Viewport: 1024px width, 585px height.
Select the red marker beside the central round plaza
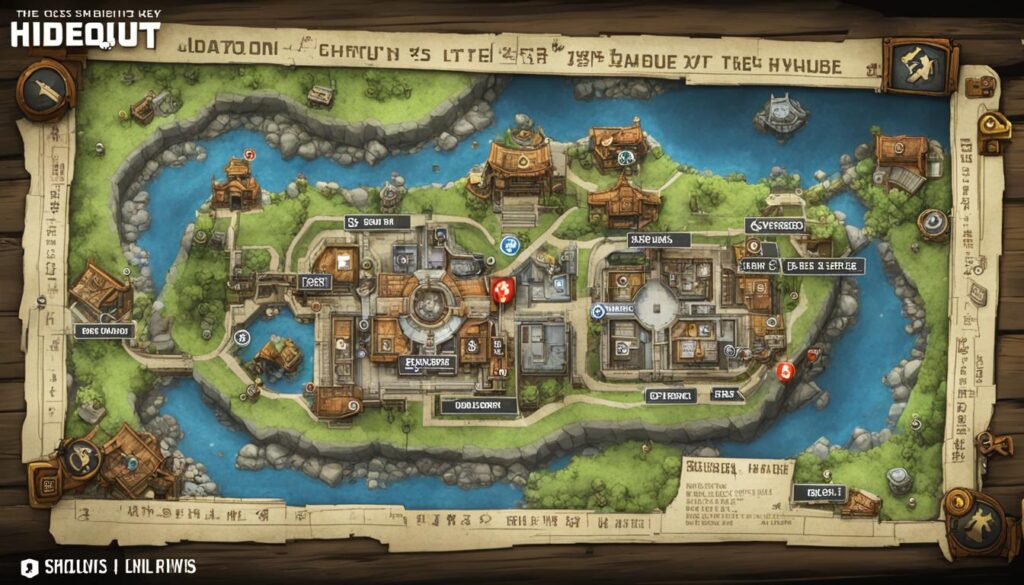tap(503, 290)
